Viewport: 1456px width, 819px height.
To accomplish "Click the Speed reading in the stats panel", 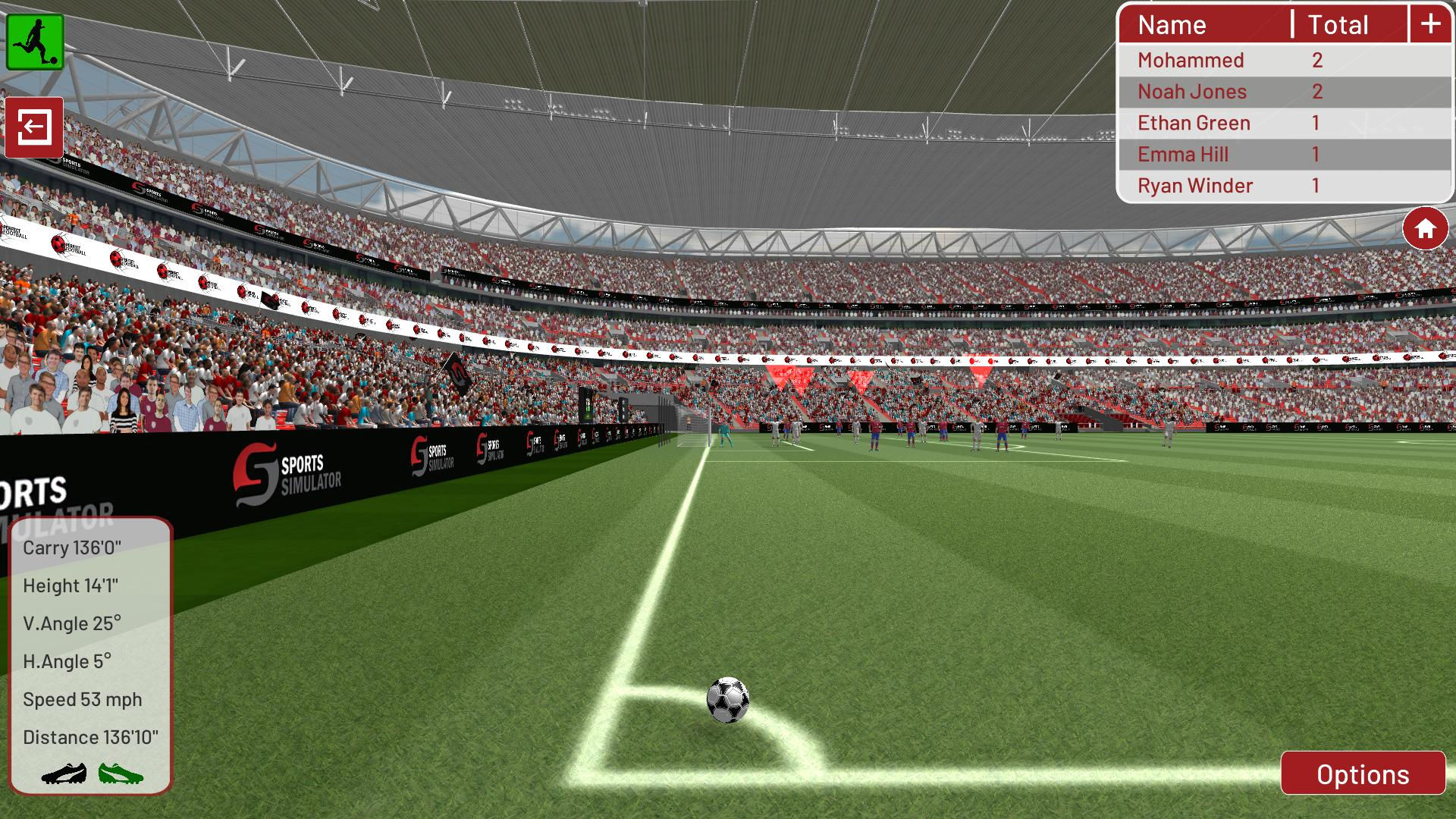I will 82,699.
